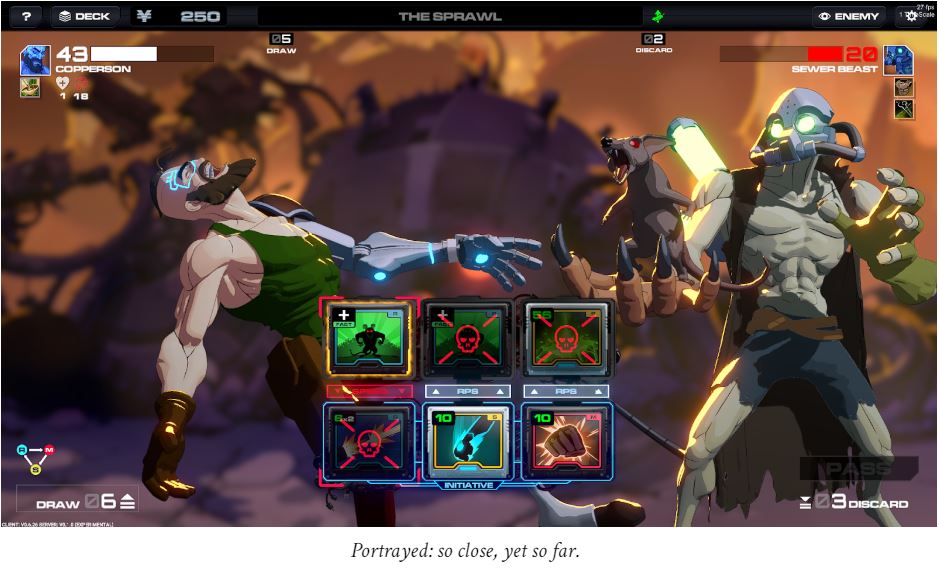This screenshot has height=569, width=939.
Task: Inspect the enemy's rat companion icon
Action: pos(904,87)
